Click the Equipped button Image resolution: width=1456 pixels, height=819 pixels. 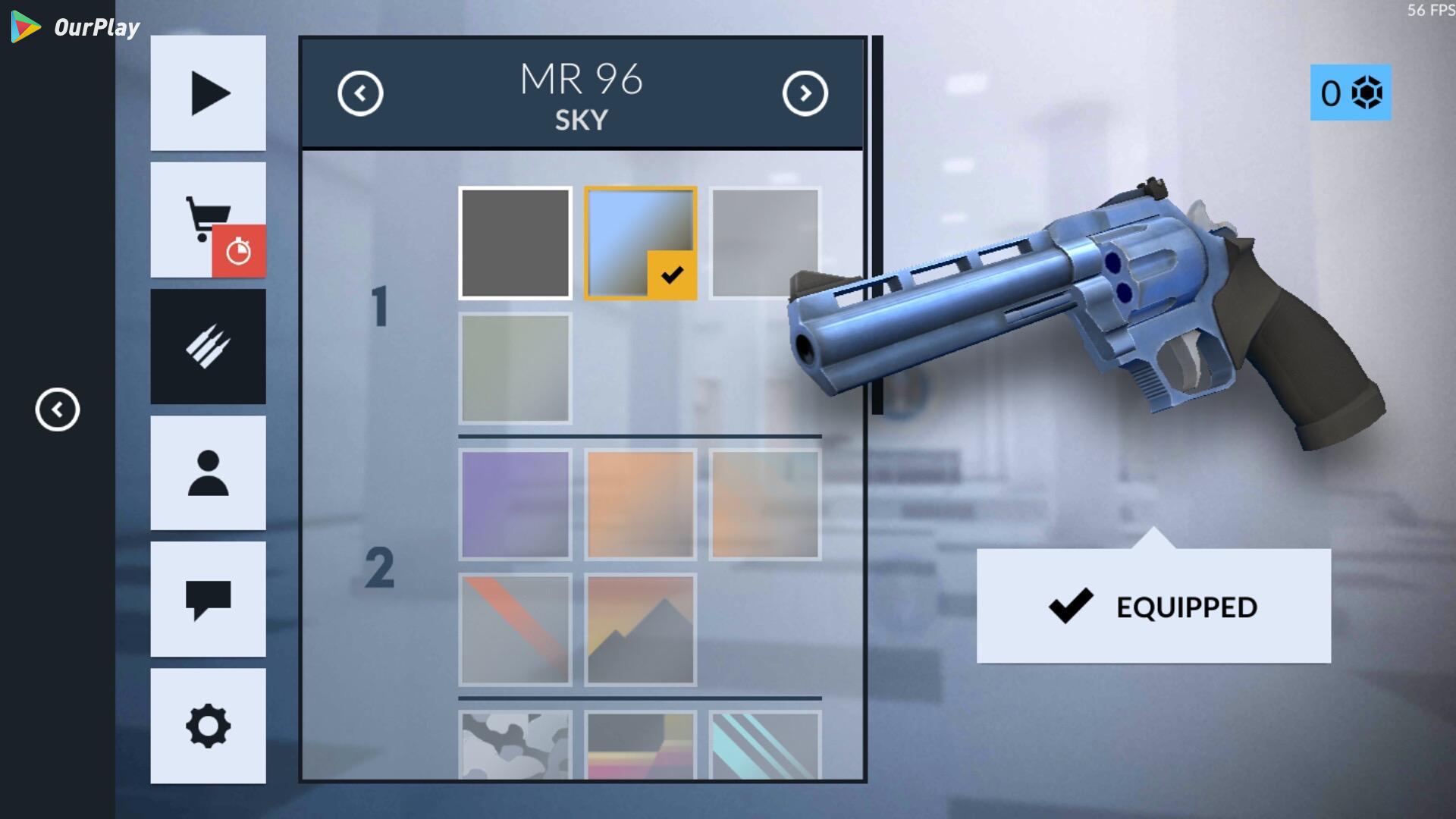click(x=1153, y=607)
